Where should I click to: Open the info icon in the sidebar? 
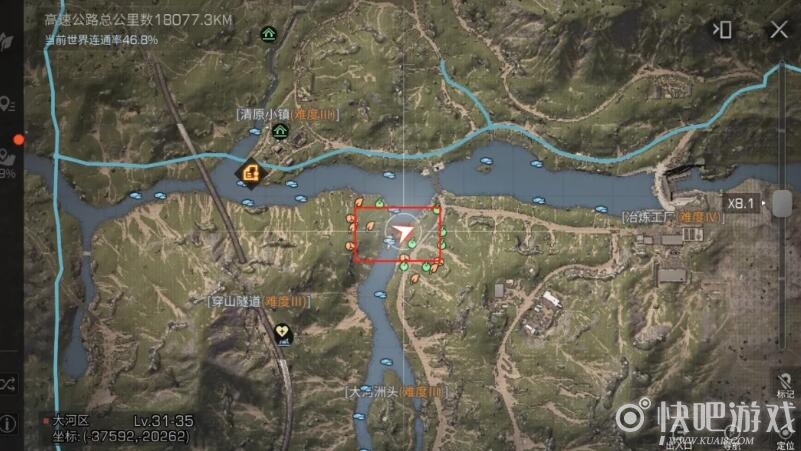pos(9,424)
